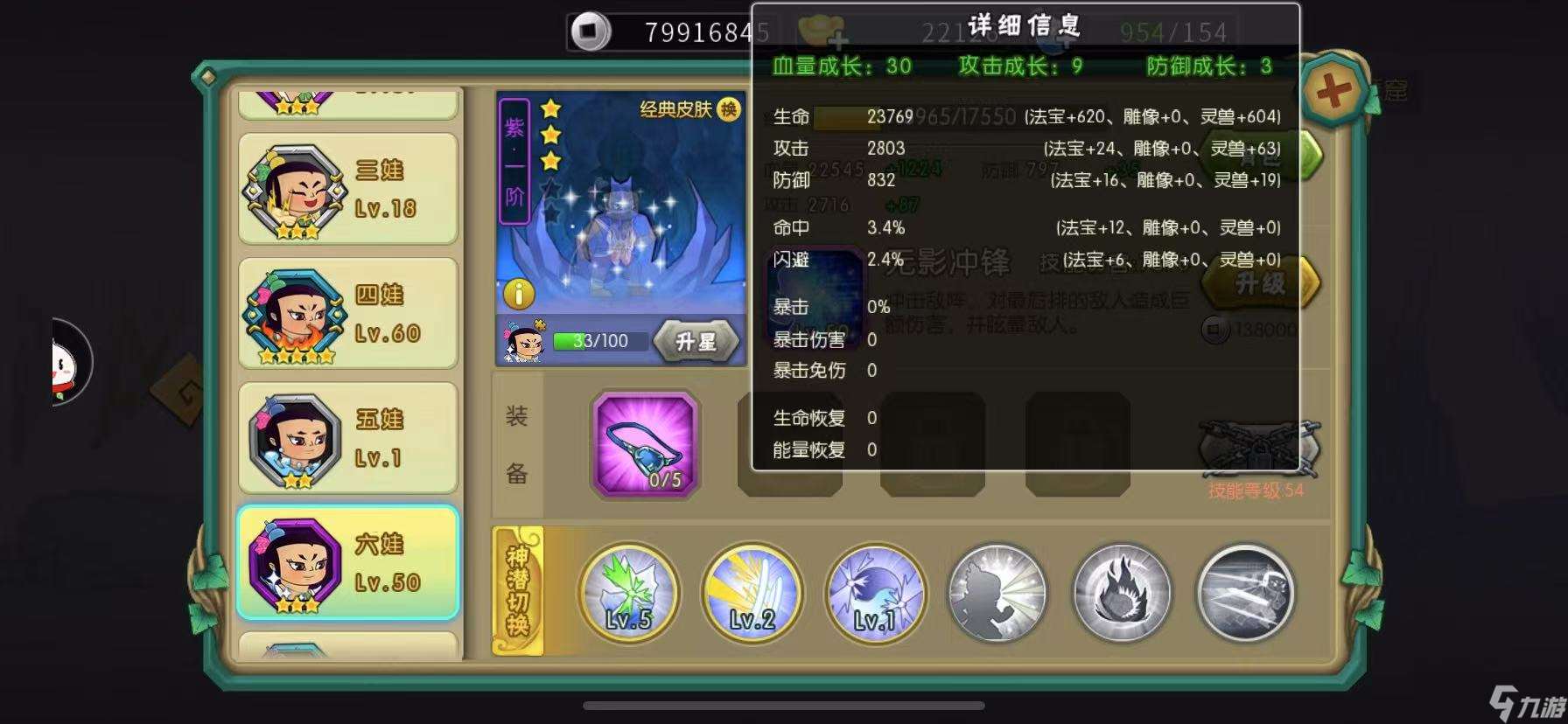Open the purple belt equipment slot
1568x724 pixels.
(x=645, y=446)
